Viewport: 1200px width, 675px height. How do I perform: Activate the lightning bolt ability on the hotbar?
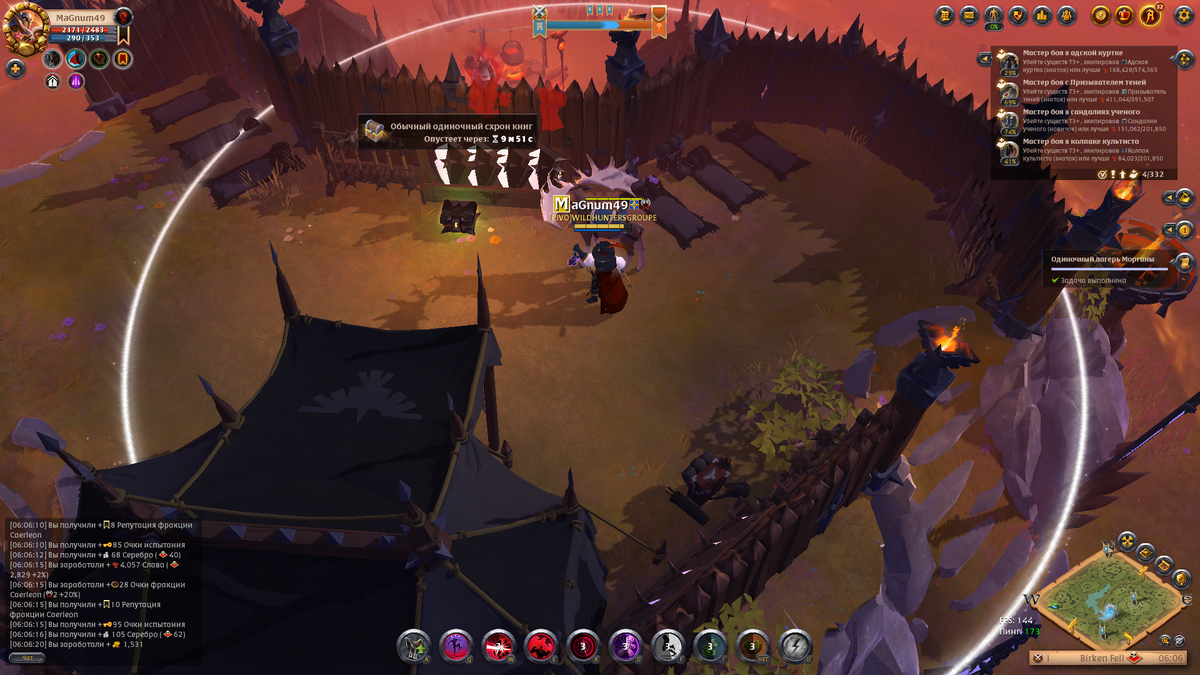tap(796, 646)
